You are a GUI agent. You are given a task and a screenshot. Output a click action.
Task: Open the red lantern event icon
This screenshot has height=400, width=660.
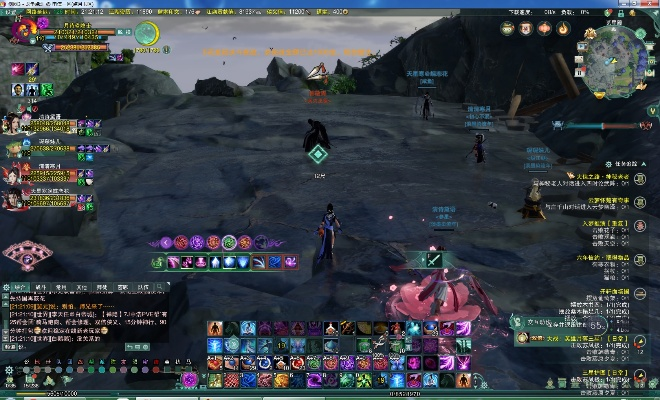(x=543, y=28)
